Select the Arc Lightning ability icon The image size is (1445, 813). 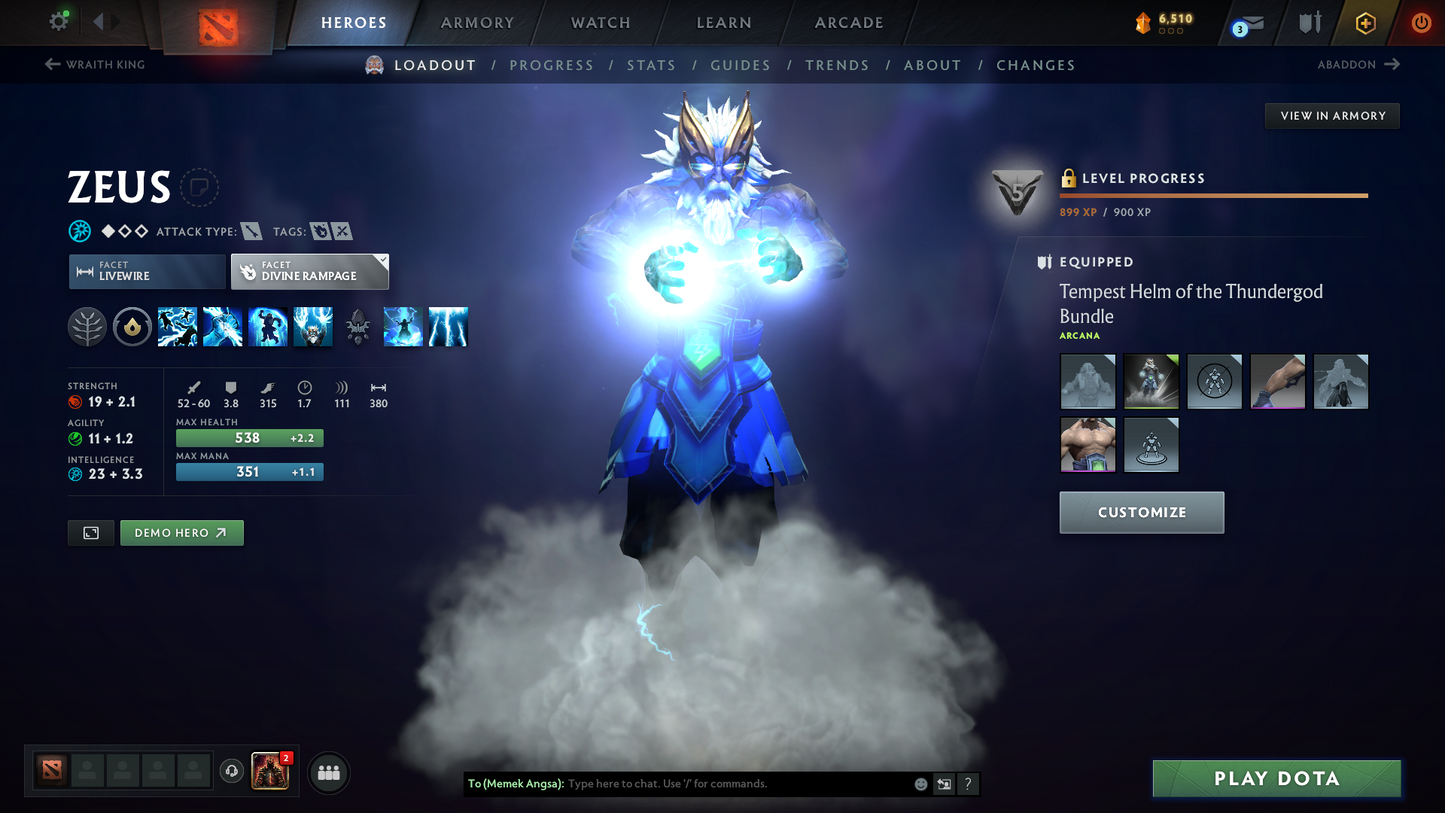177,327
